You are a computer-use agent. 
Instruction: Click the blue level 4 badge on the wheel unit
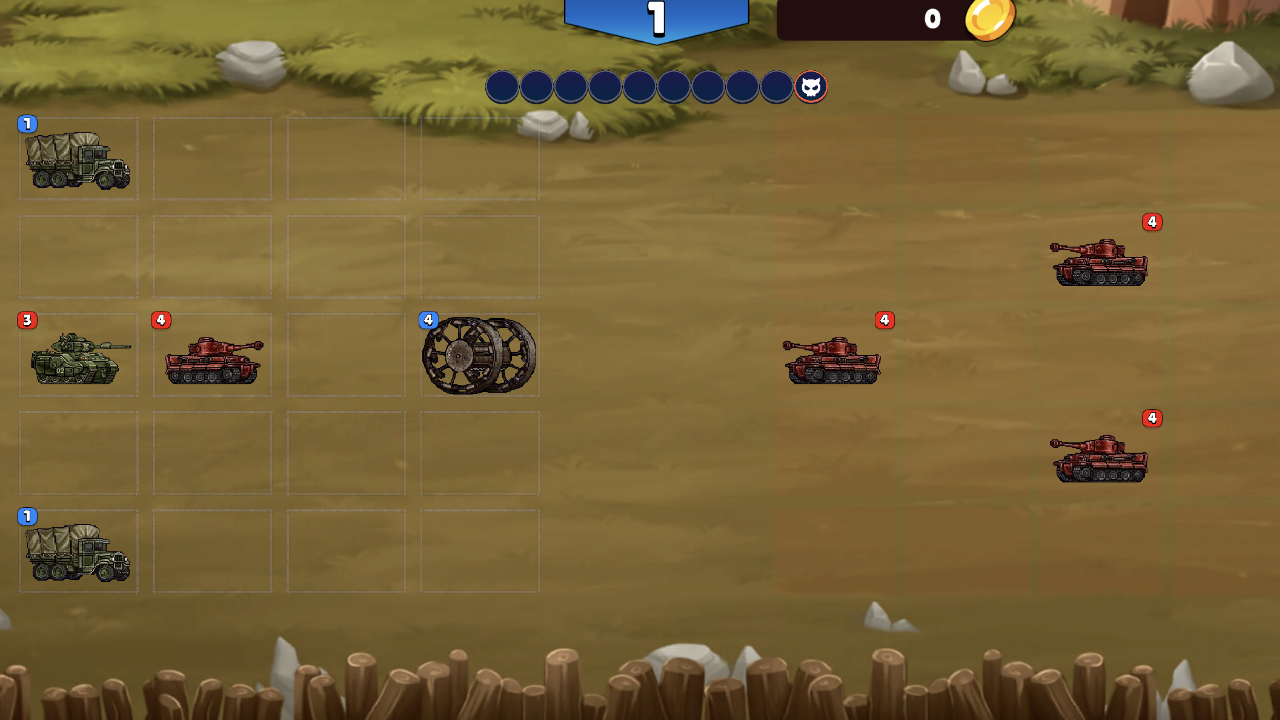pos(428,318)
